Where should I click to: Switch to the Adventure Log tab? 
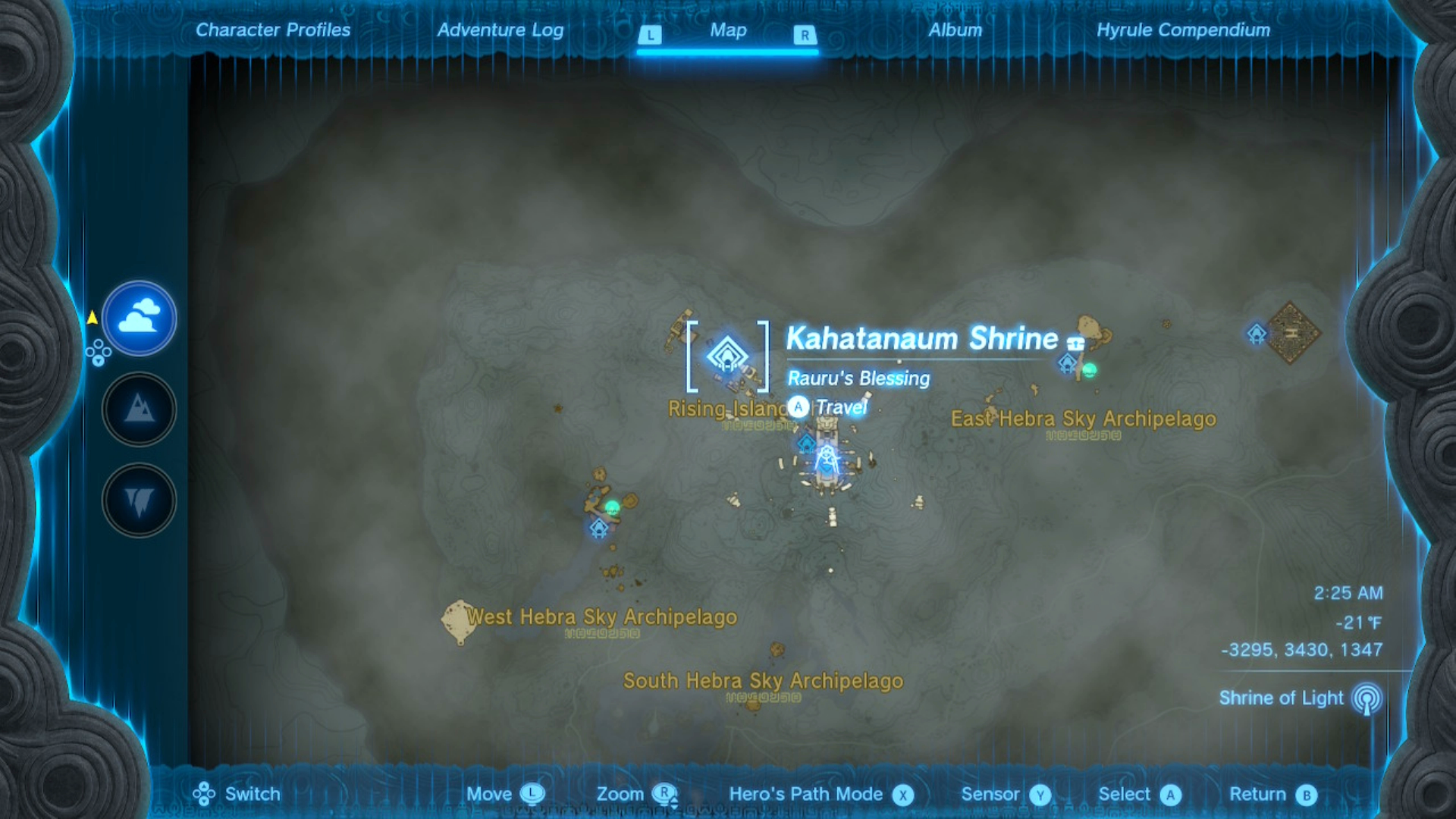pyautogui.click(x=499, y=30)
